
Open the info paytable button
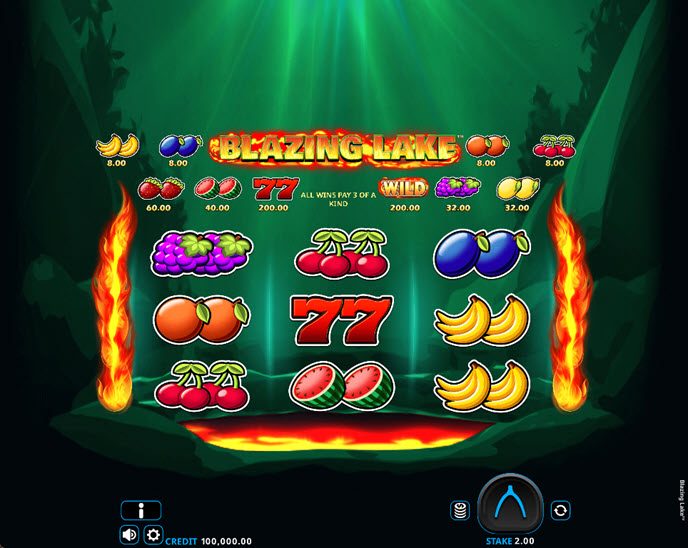tap(141, 510)
